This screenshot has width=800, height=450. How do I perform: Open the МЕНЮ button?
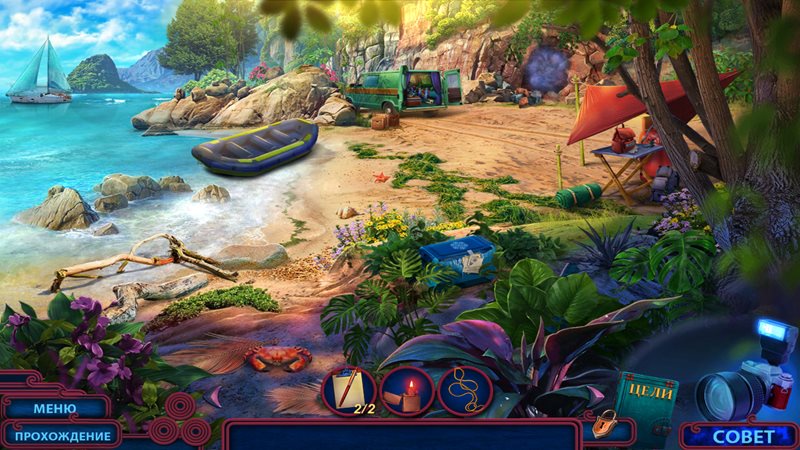(54, 408)
